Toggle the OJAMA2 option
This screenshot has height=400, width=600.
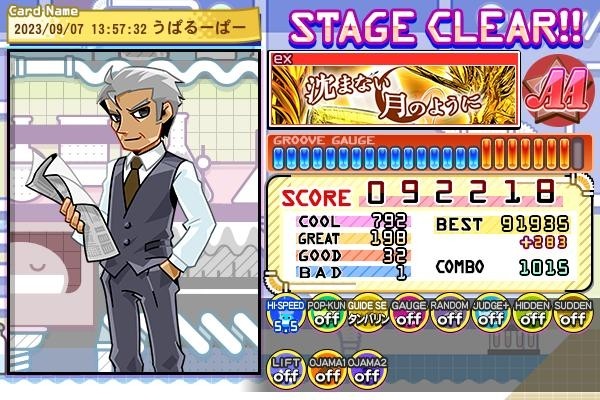[367, 371]
